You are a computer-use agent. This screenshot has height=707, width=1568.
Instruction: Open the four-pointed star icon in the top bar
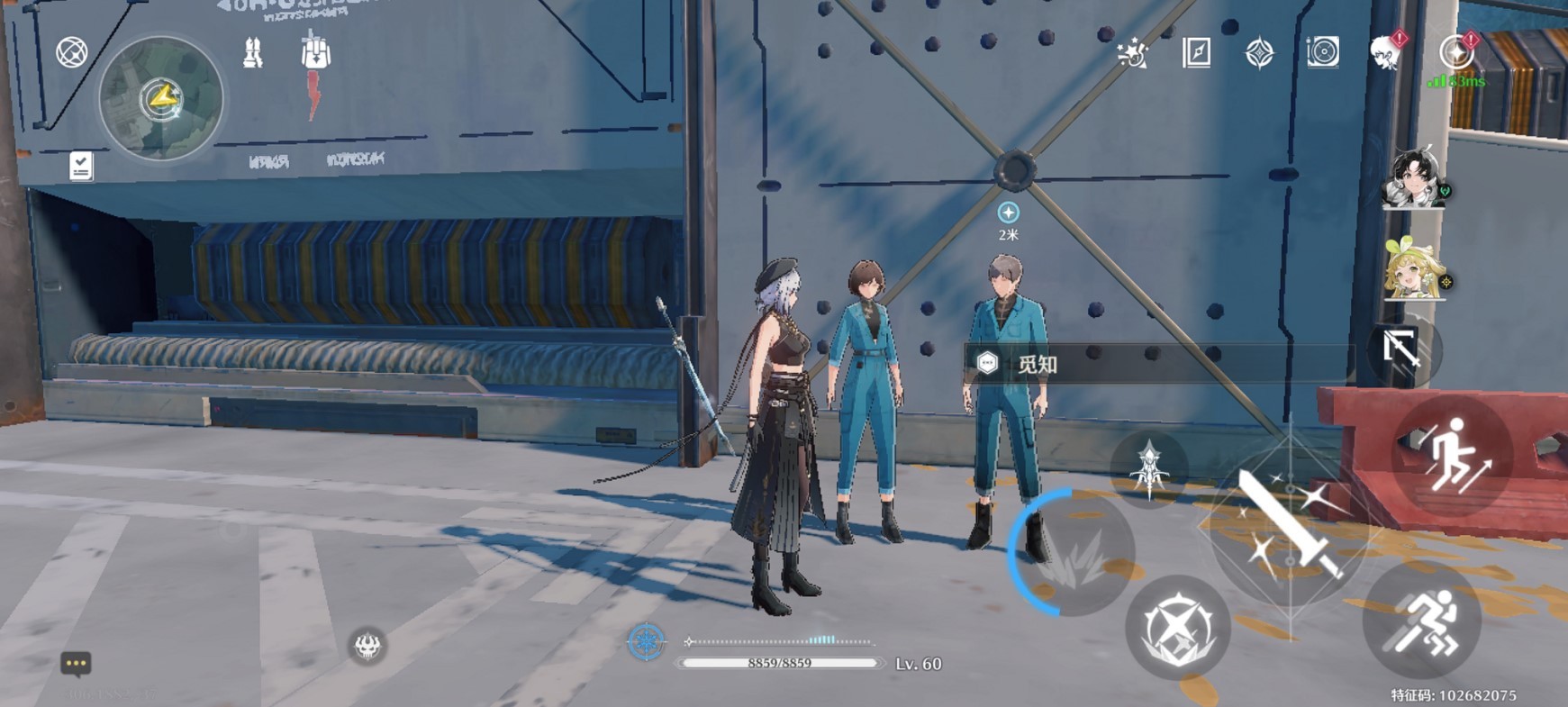1259,53
